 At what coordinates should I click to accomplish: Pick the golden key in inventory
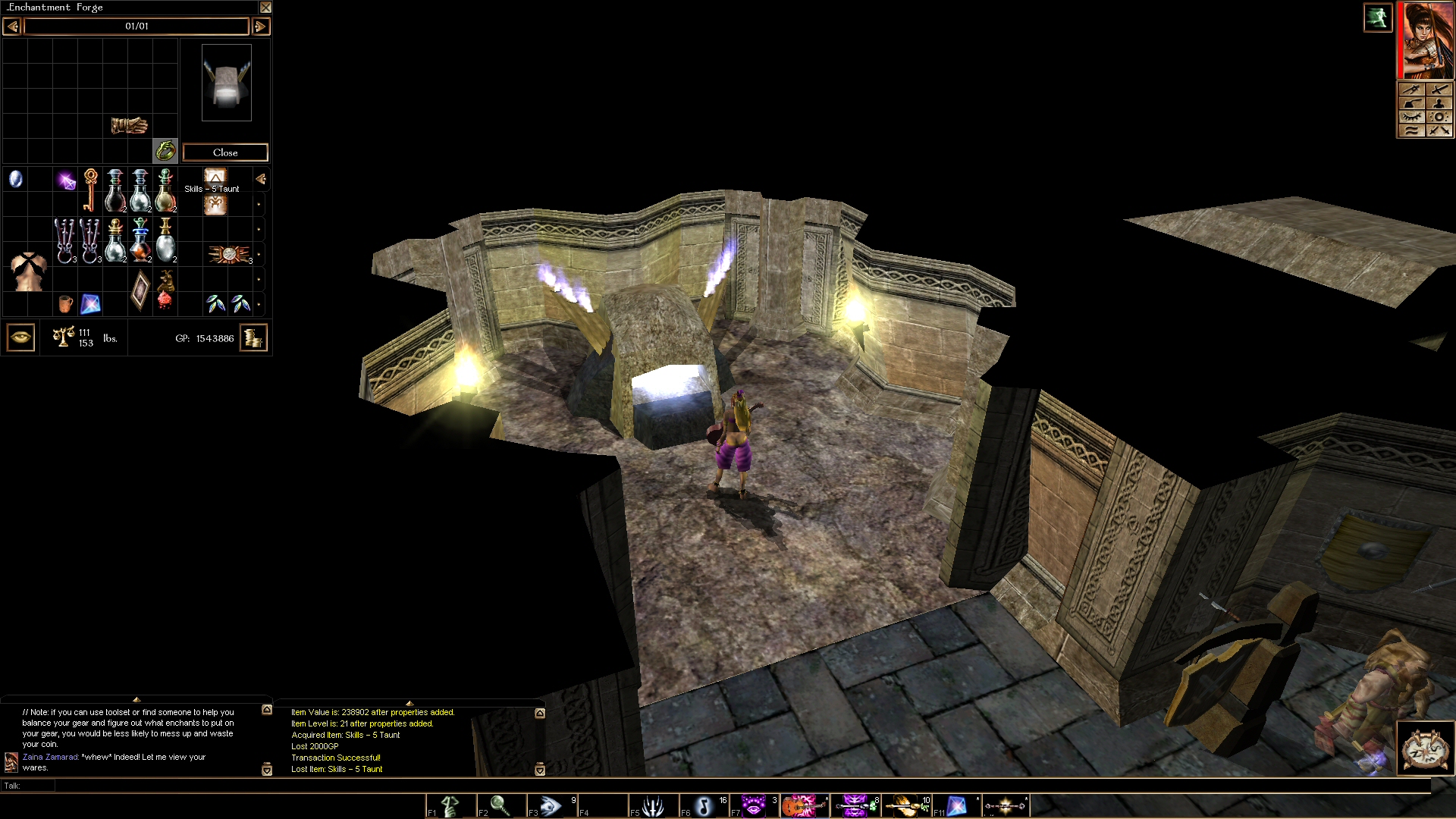pos(90,189)
